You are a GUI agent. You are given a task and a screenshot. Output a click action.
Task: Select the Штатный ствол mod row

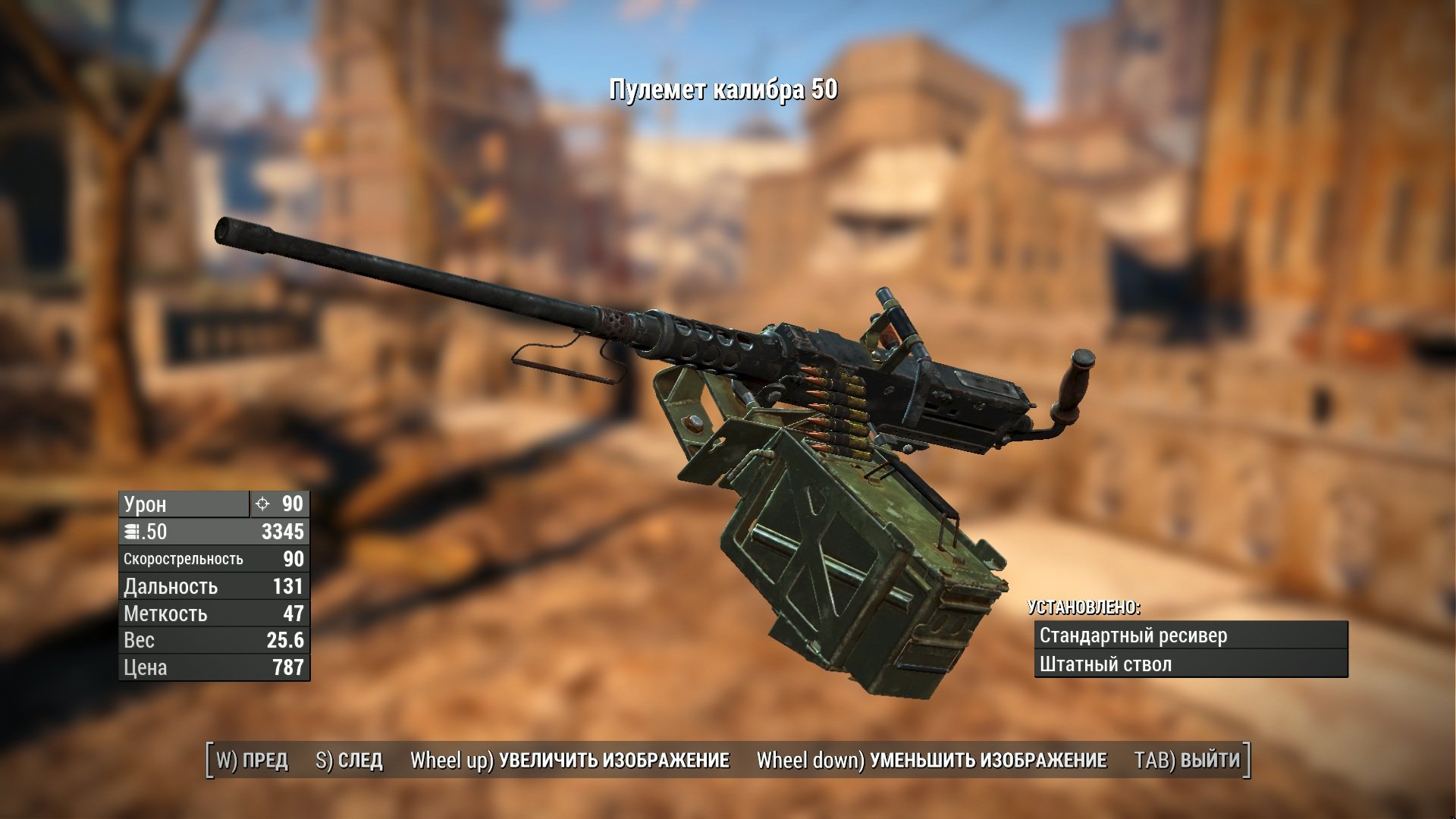click(x=1191, y=664)
